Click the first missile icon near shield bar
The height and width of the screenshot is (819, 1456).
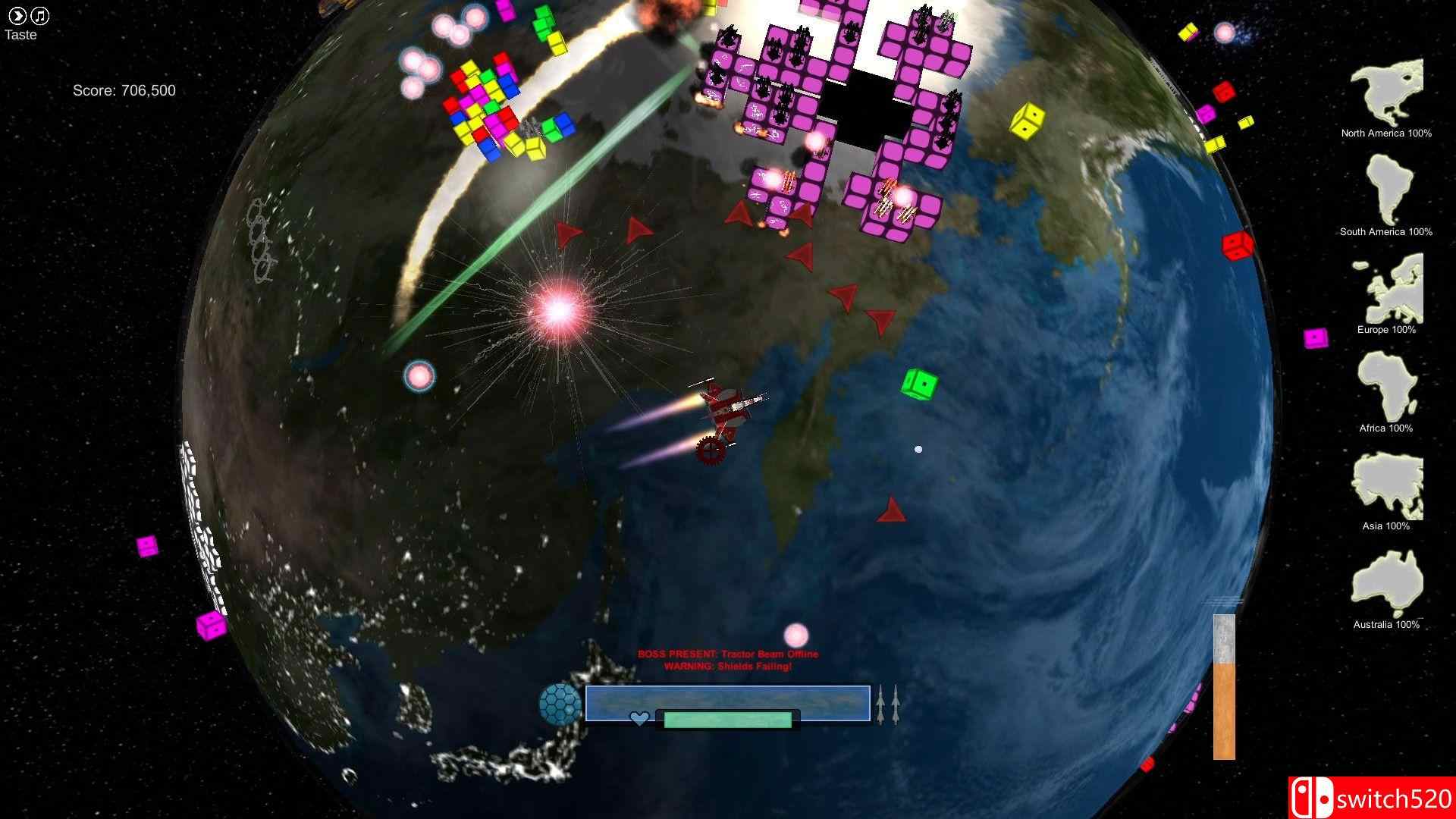click(x=880, y=705)
